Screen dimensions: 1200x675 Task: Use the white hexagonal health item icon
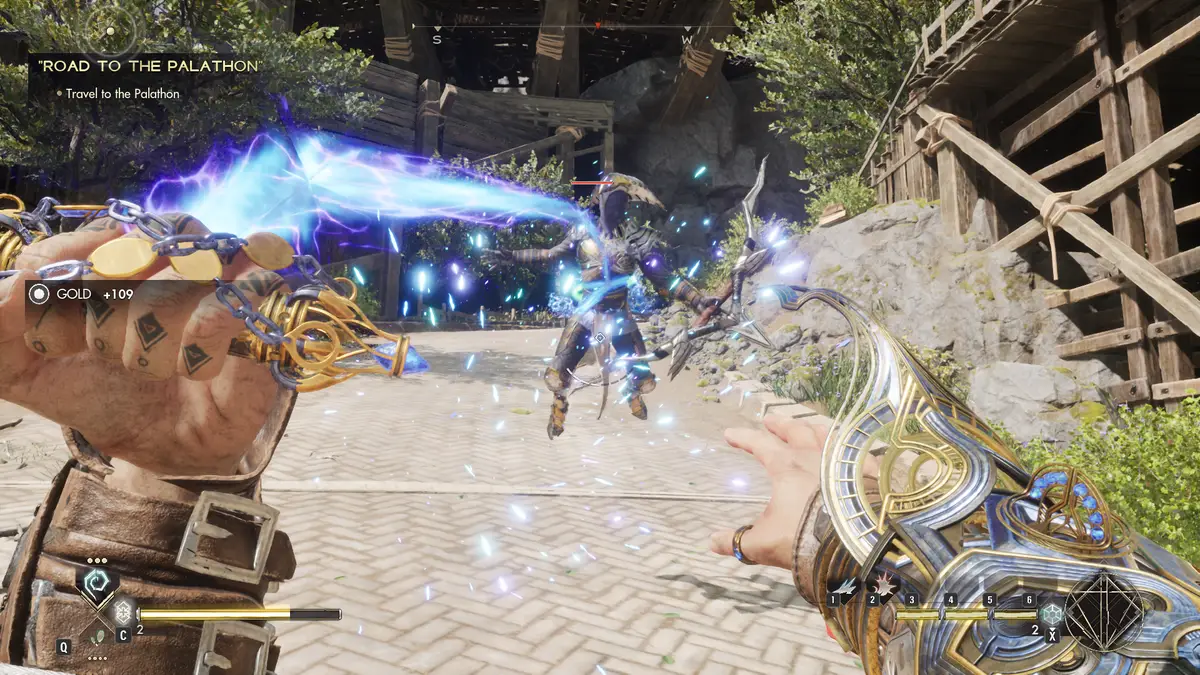point(123,612)
